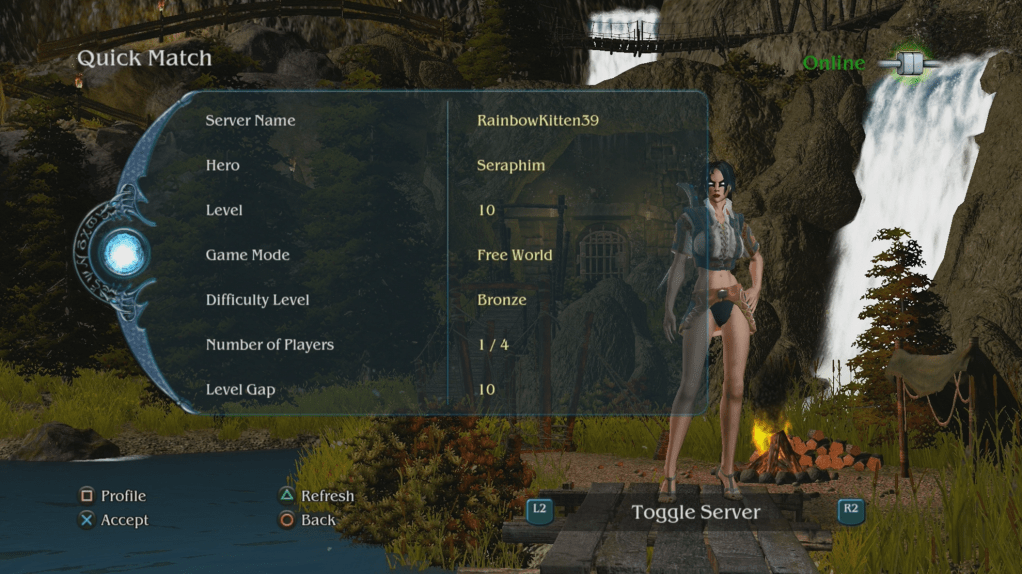Click the Online connection status icon

coord(910,64)
